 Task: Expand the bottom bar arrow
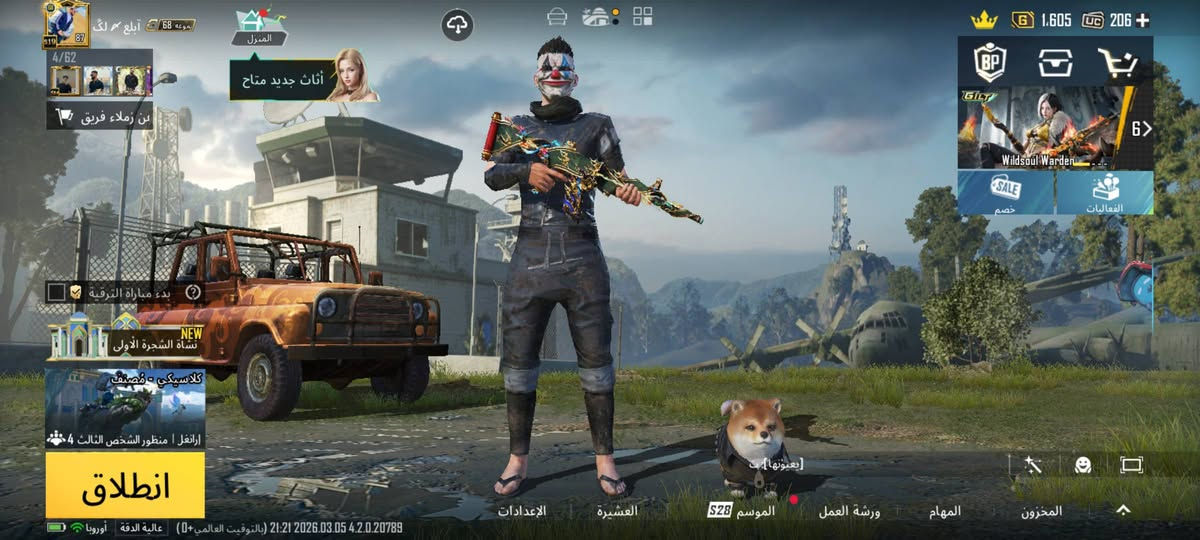1123,510
